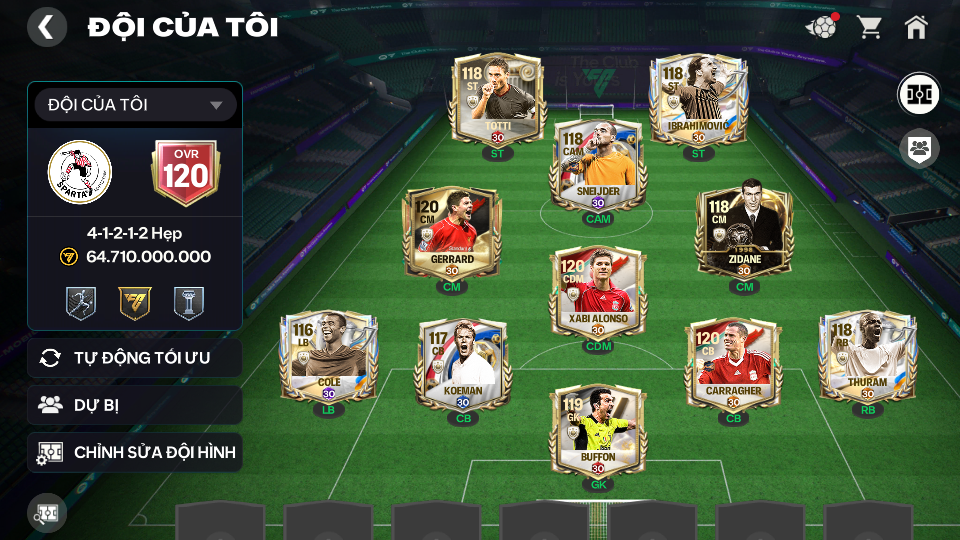Screen dimensions: 960x540
Task: Switch to the formation pitch view
Action: pyautogui.click(x=917, y=95)
